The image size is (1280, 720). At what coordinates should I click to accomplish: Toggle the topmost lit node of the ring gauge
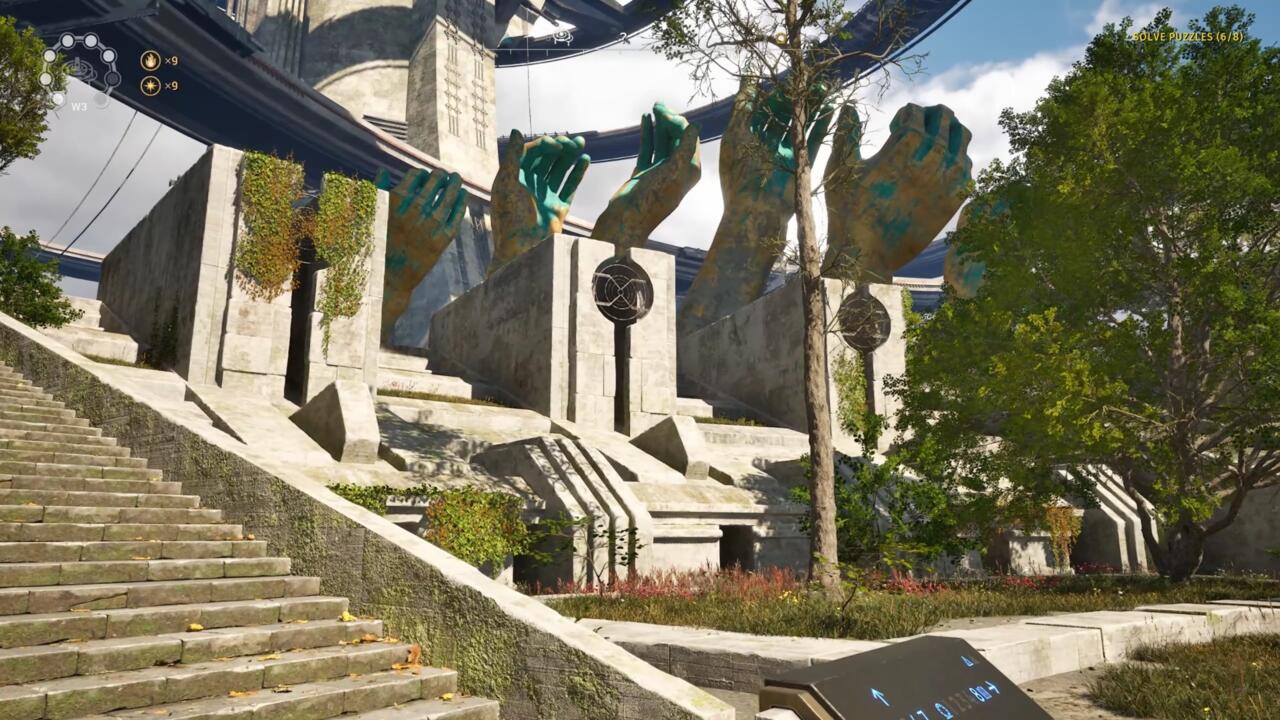(68, 40)
